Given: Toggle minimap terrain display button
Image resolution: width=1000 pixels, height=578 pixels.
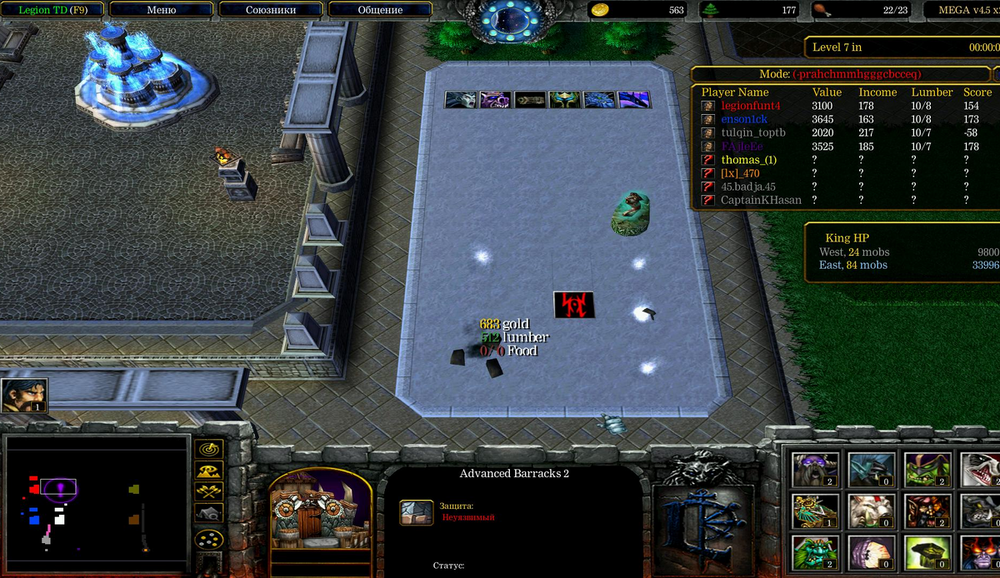Looking at the screenshot, I should tap(208, 471).
